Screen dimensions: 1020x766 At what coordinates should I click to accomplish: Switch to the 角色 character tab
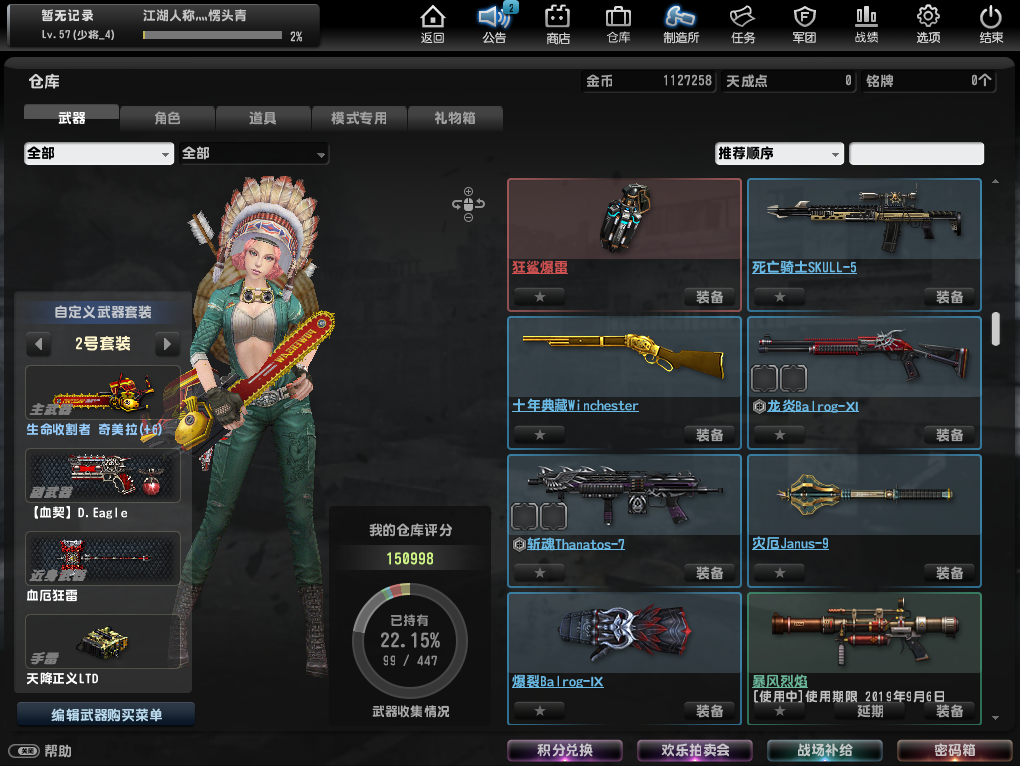click(167, 118)
